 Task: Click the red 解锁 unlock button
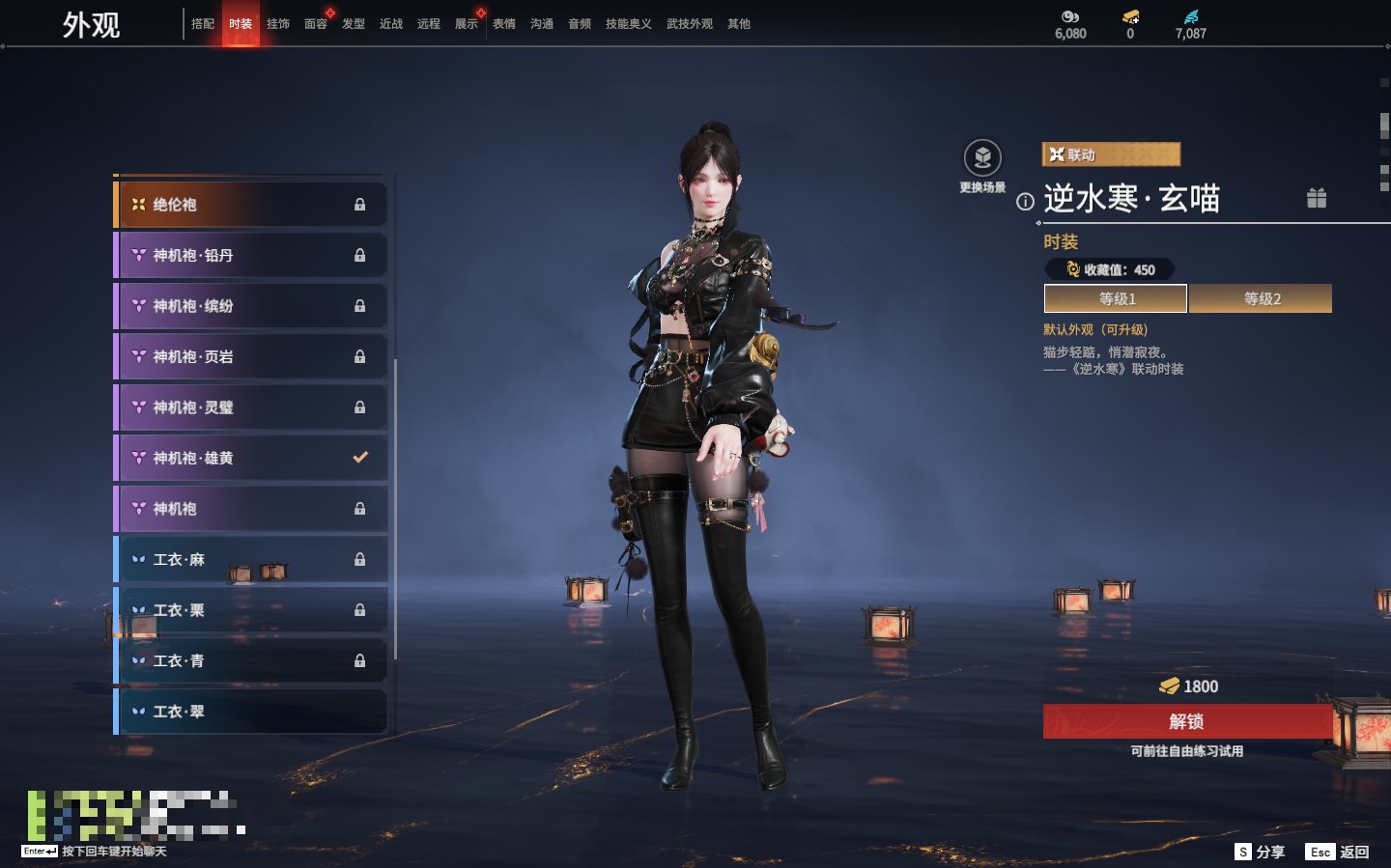(1187, 721)
